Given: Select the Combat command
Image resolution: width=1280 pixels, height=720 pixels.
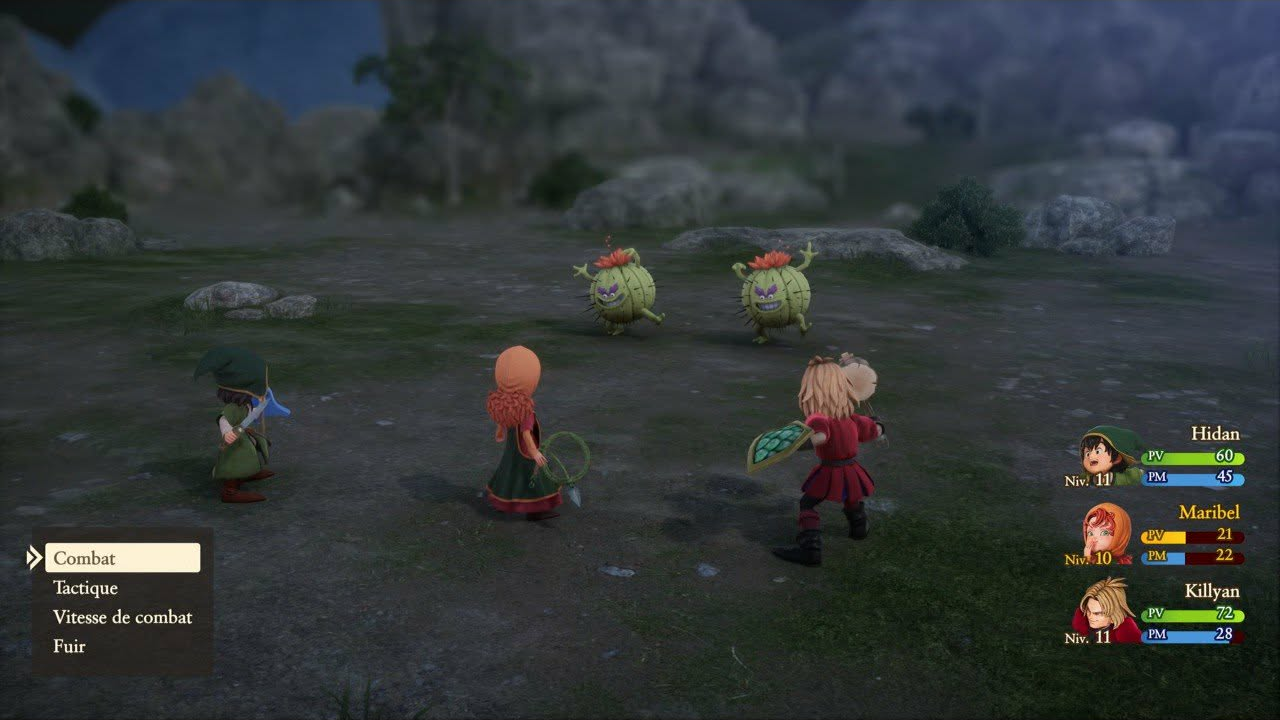Looking at the screenshot, I should click(122, 558).
